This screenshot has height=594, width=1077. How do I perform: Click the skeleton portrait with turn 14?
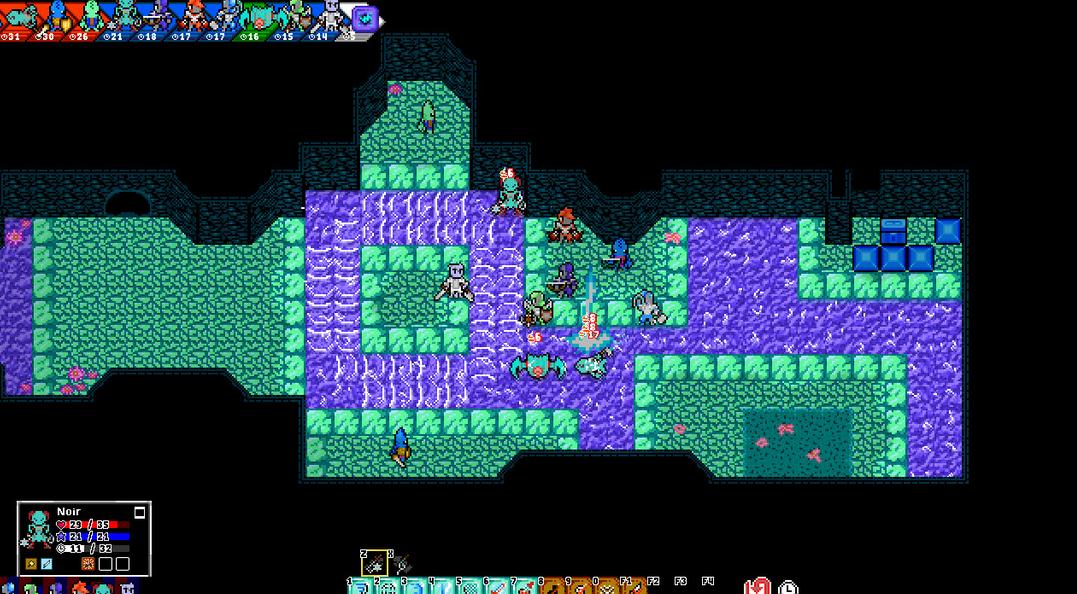click(x=330, y=17)
